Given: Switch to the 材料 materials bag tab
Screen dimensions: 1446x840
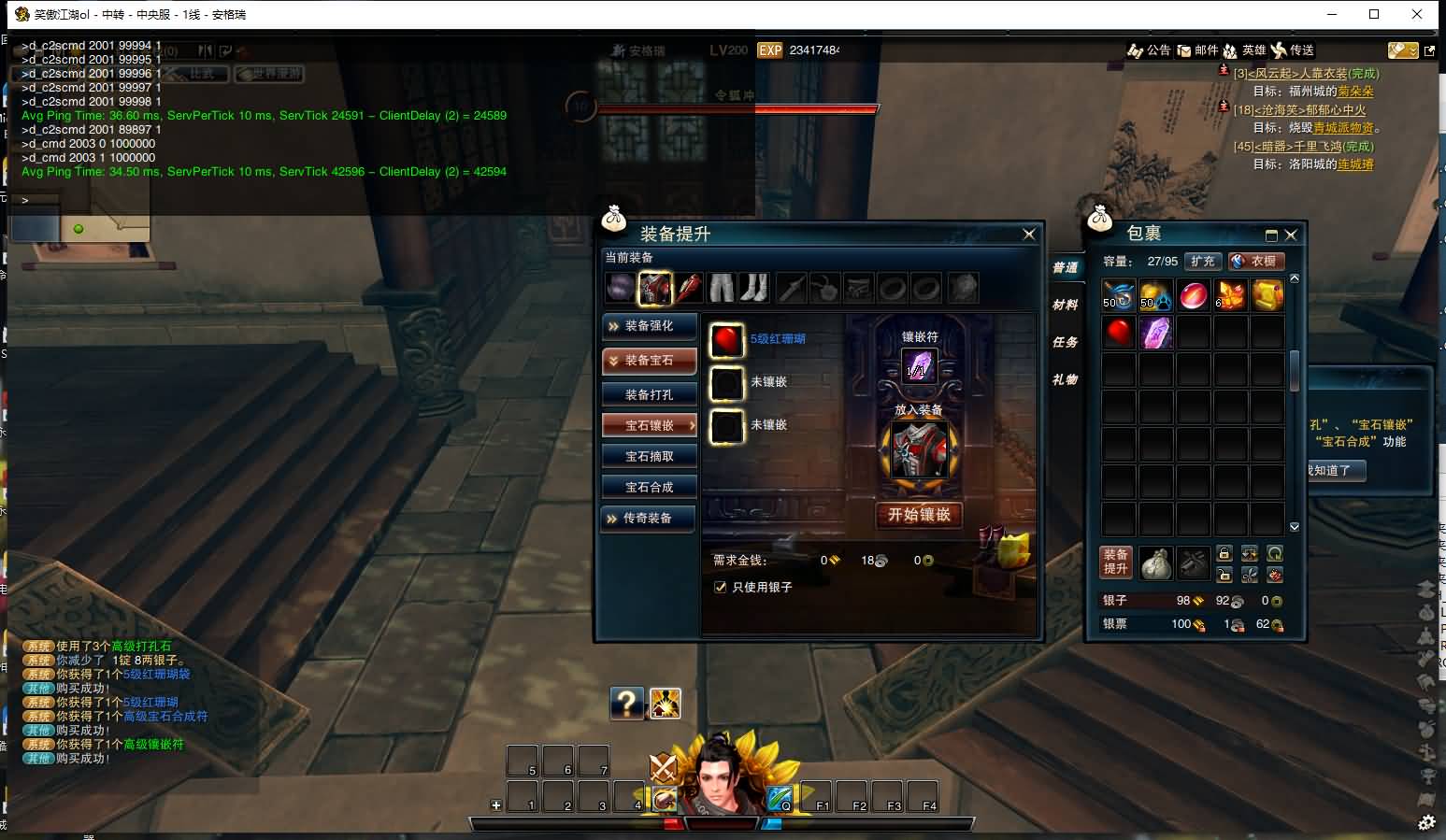Looking at the screenshot, I should [x=1065, y=306].
